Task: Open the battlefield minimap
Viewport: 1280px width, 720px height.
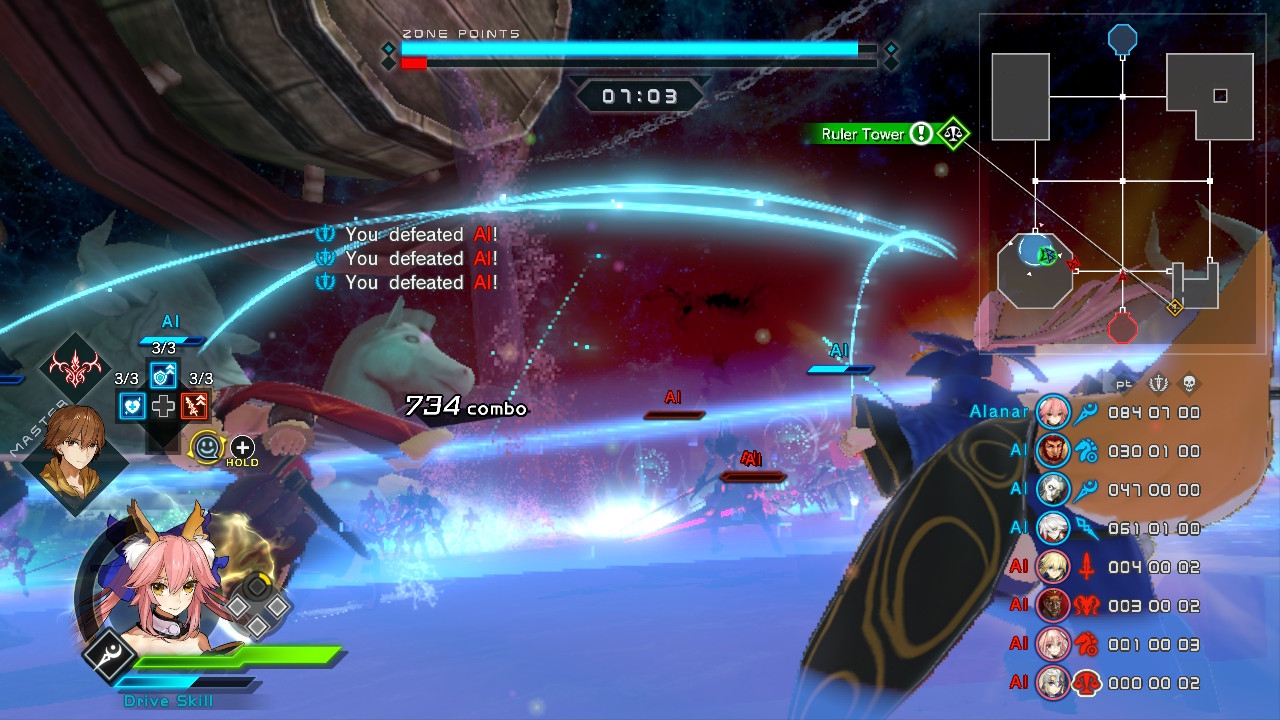Action: [1122, 182]
